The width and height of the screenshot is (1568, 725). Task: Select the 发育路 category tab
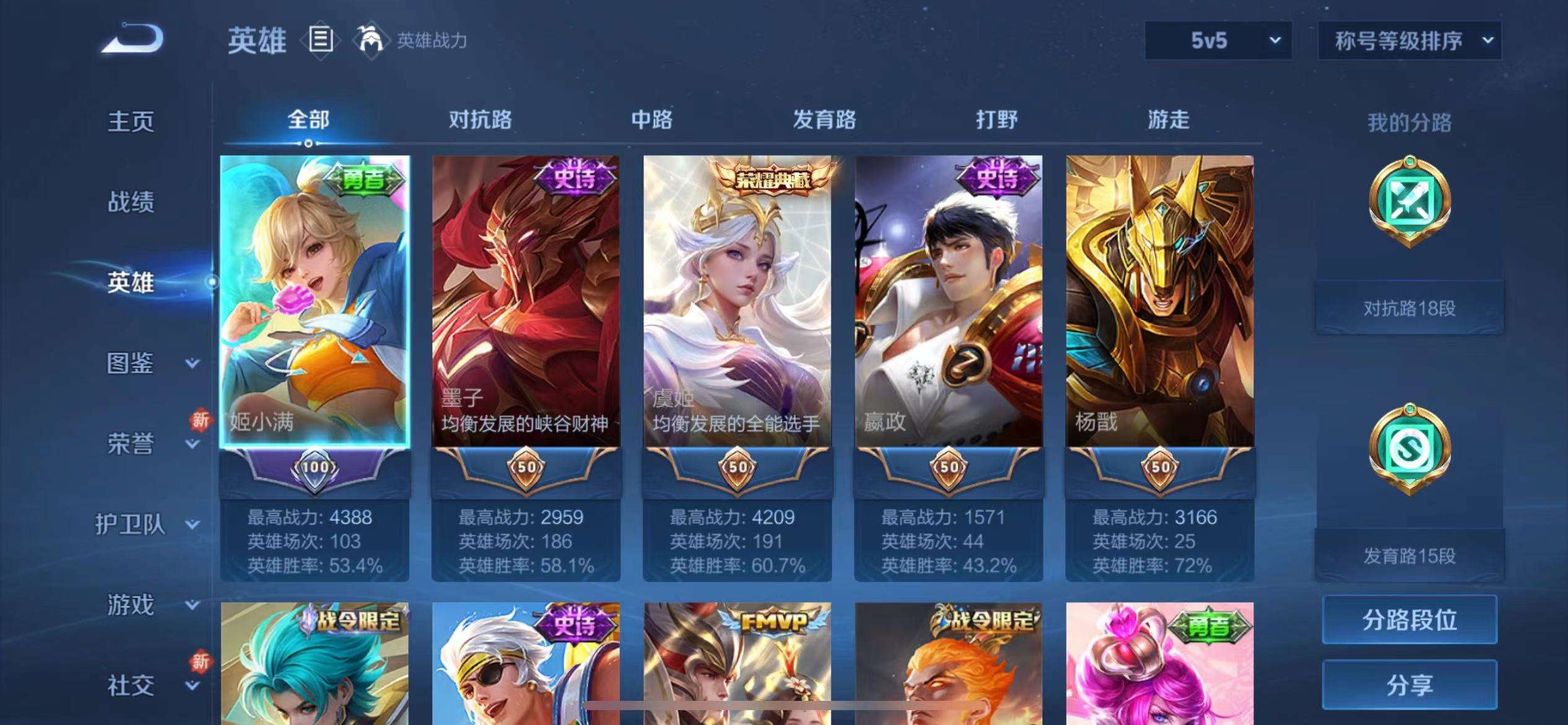(x=824, y=120)
